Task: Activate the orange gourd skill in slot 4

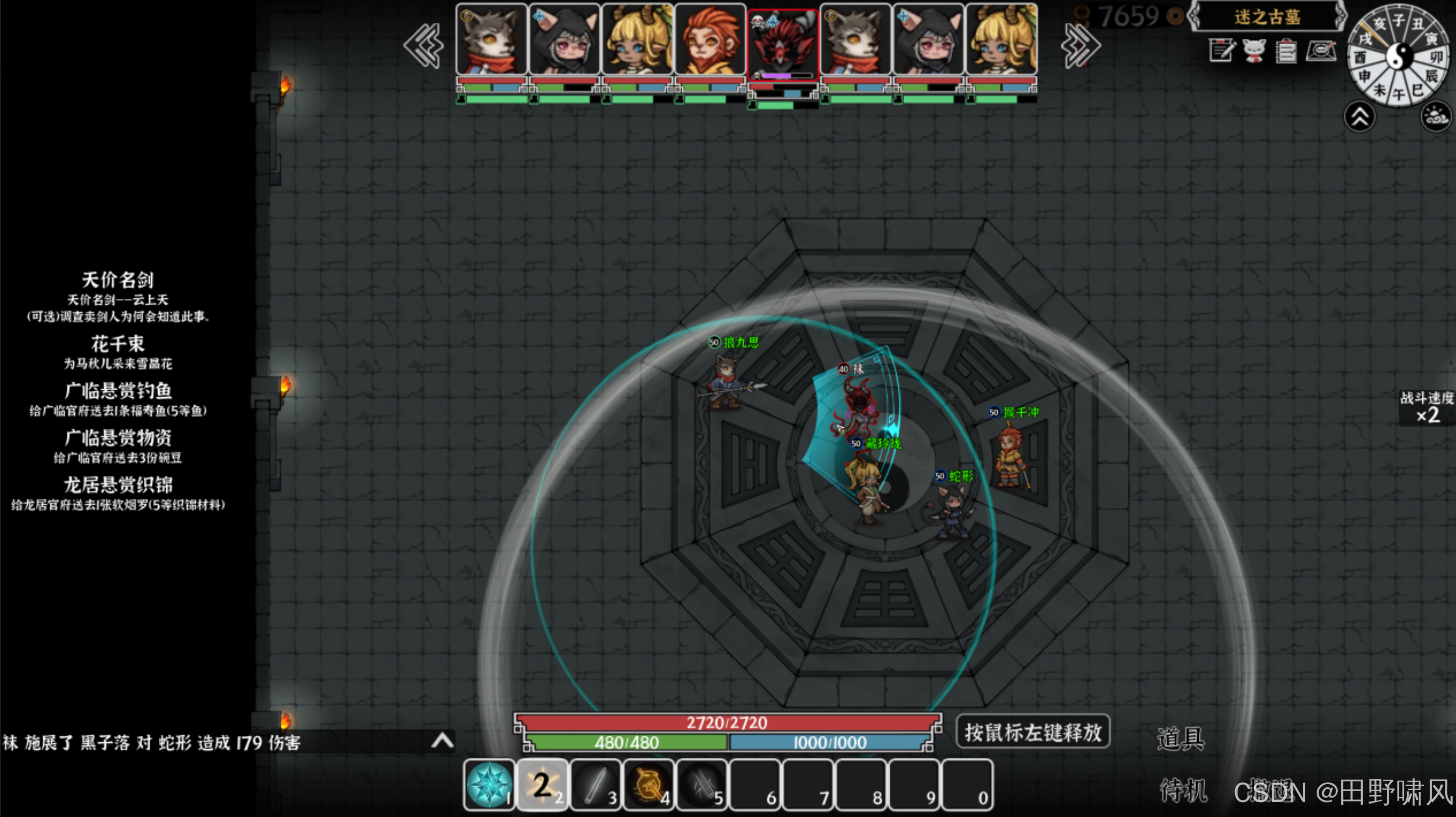Action: tap(649, 785)
